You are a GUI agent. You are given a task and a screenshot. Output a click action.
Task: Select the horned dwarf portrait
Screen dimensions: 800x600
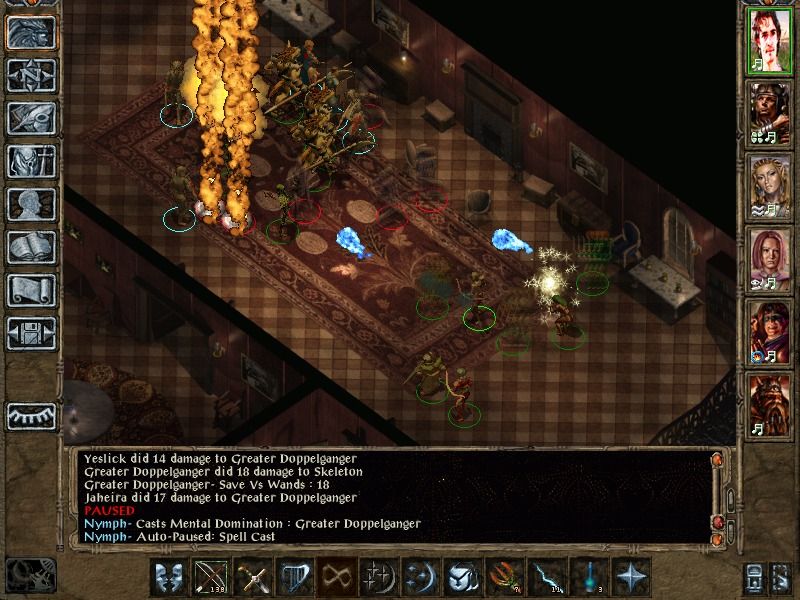tap(769, 405)
